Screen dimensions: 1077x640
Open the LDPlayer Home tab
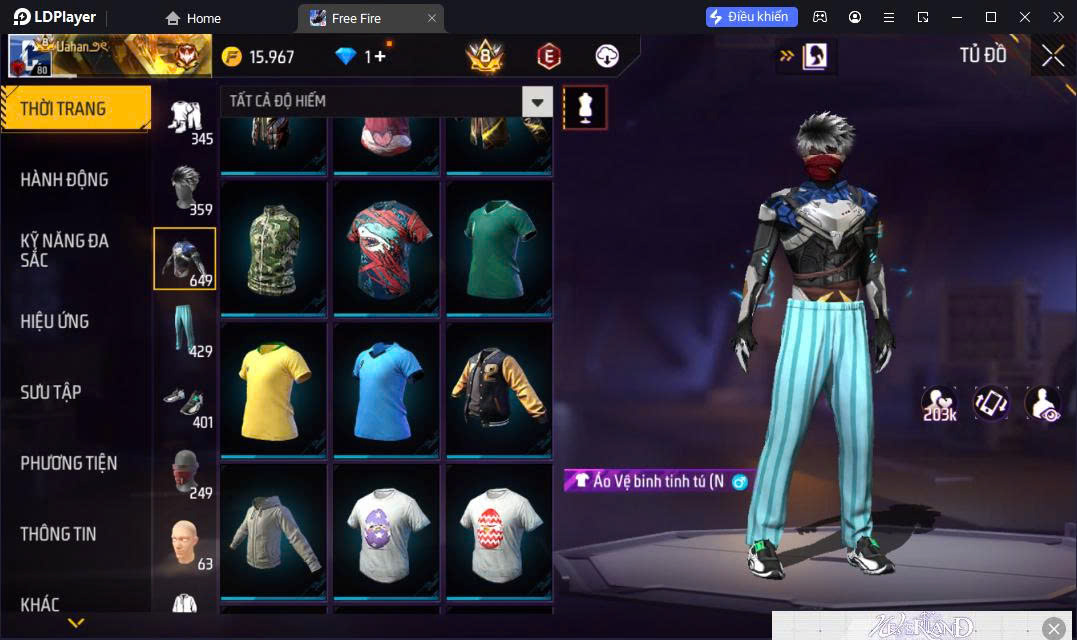194,18
